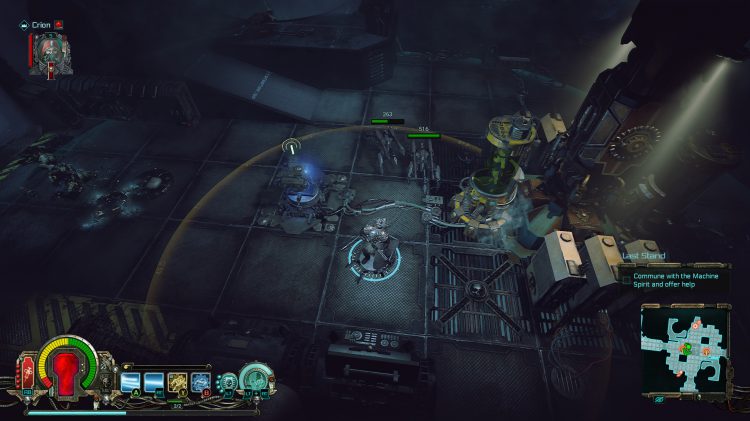Image resolution: width=750 pixels, height=421 pixels.
Task: Use the second blue ability slot
Action: (152, 381)
